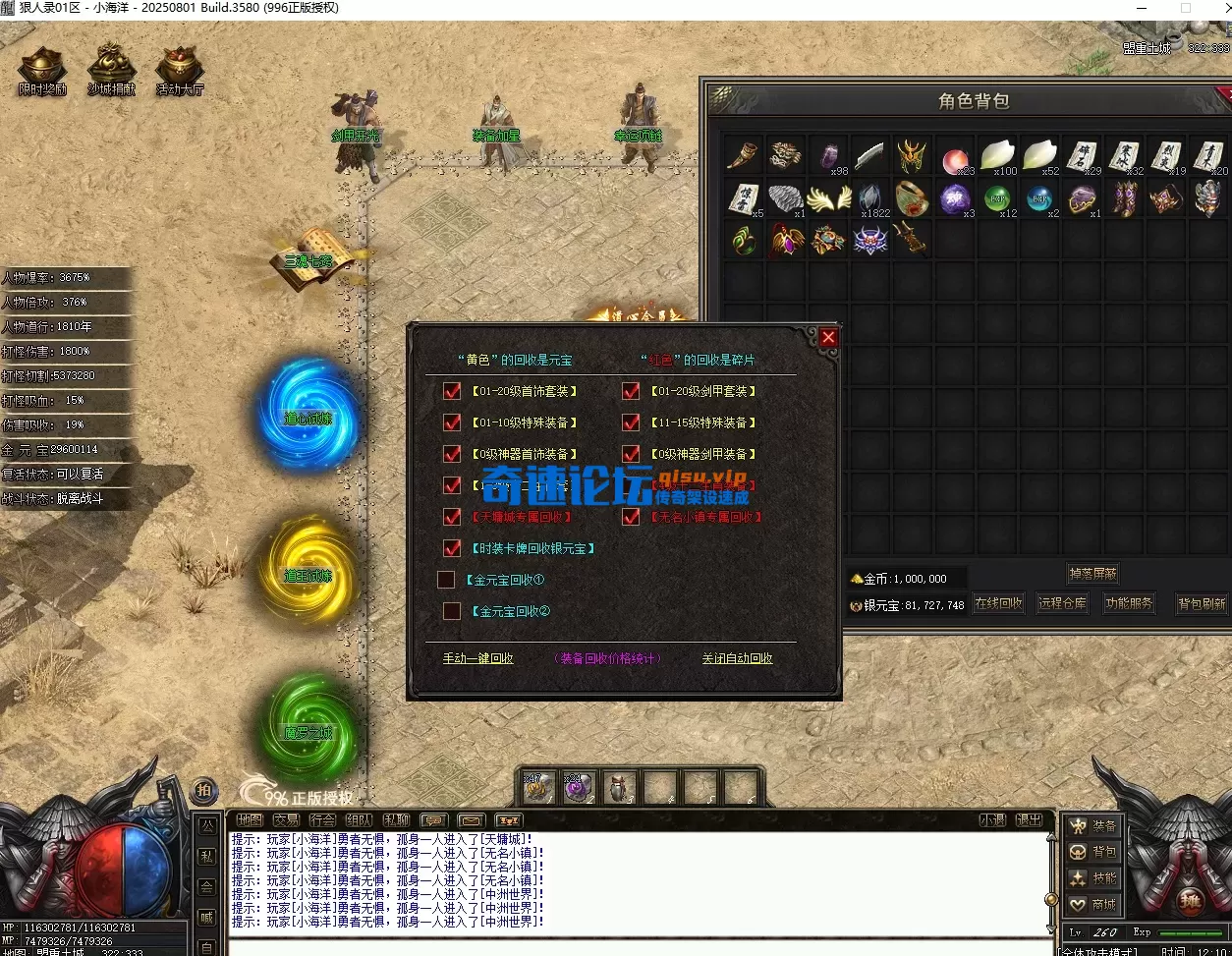Open the 在线回收 function
The image size is (1232, 956).
(x=998, y=603)
